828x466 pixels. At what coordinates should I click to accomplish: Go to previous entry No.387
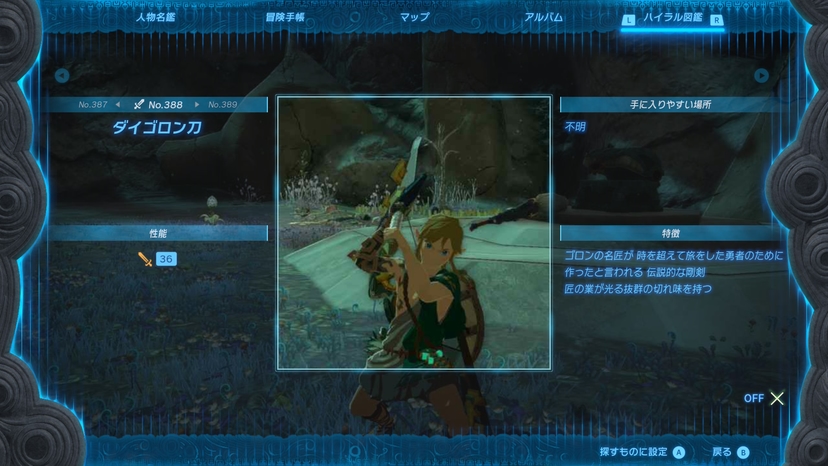click(93, 104)
